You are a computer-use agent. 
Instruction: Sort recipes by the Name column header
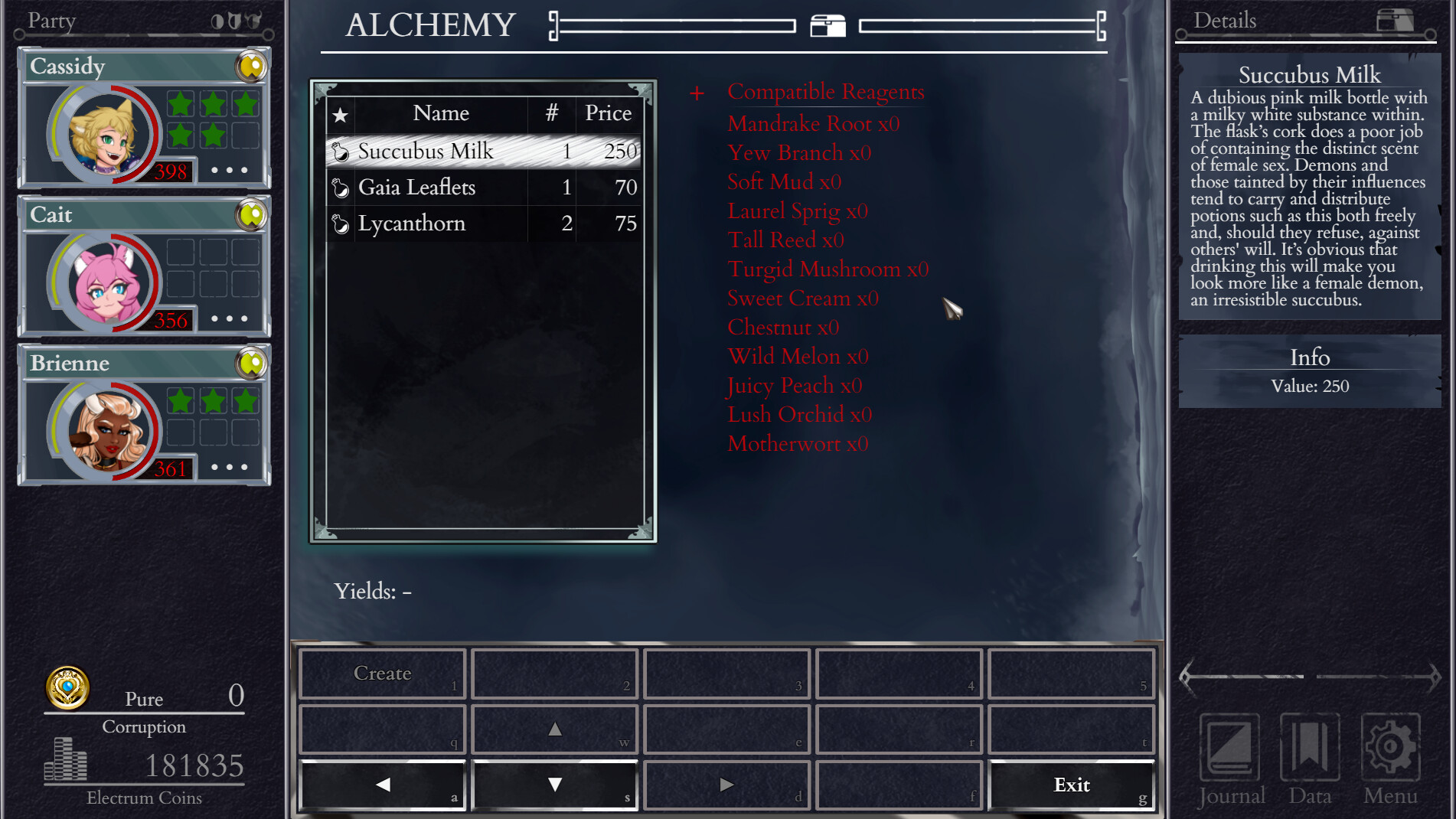click(441, 113)
